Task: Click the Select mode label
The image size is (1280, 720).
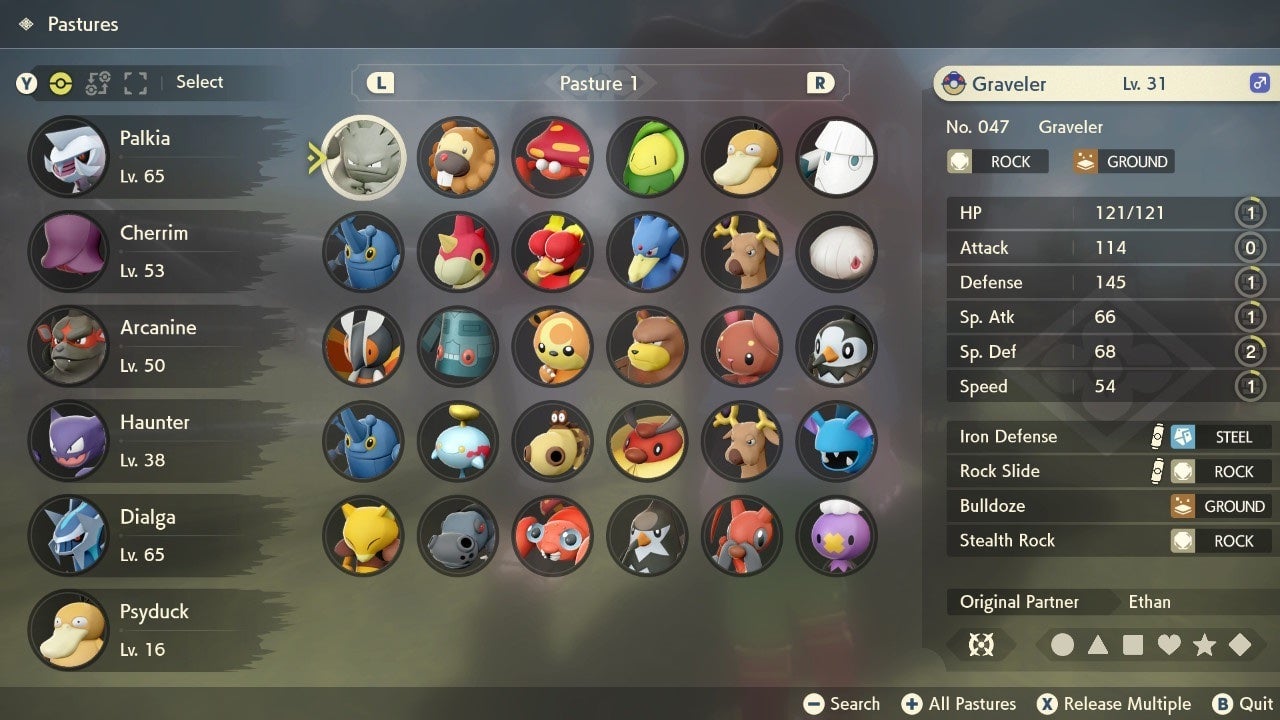Action: click(199, 82)
